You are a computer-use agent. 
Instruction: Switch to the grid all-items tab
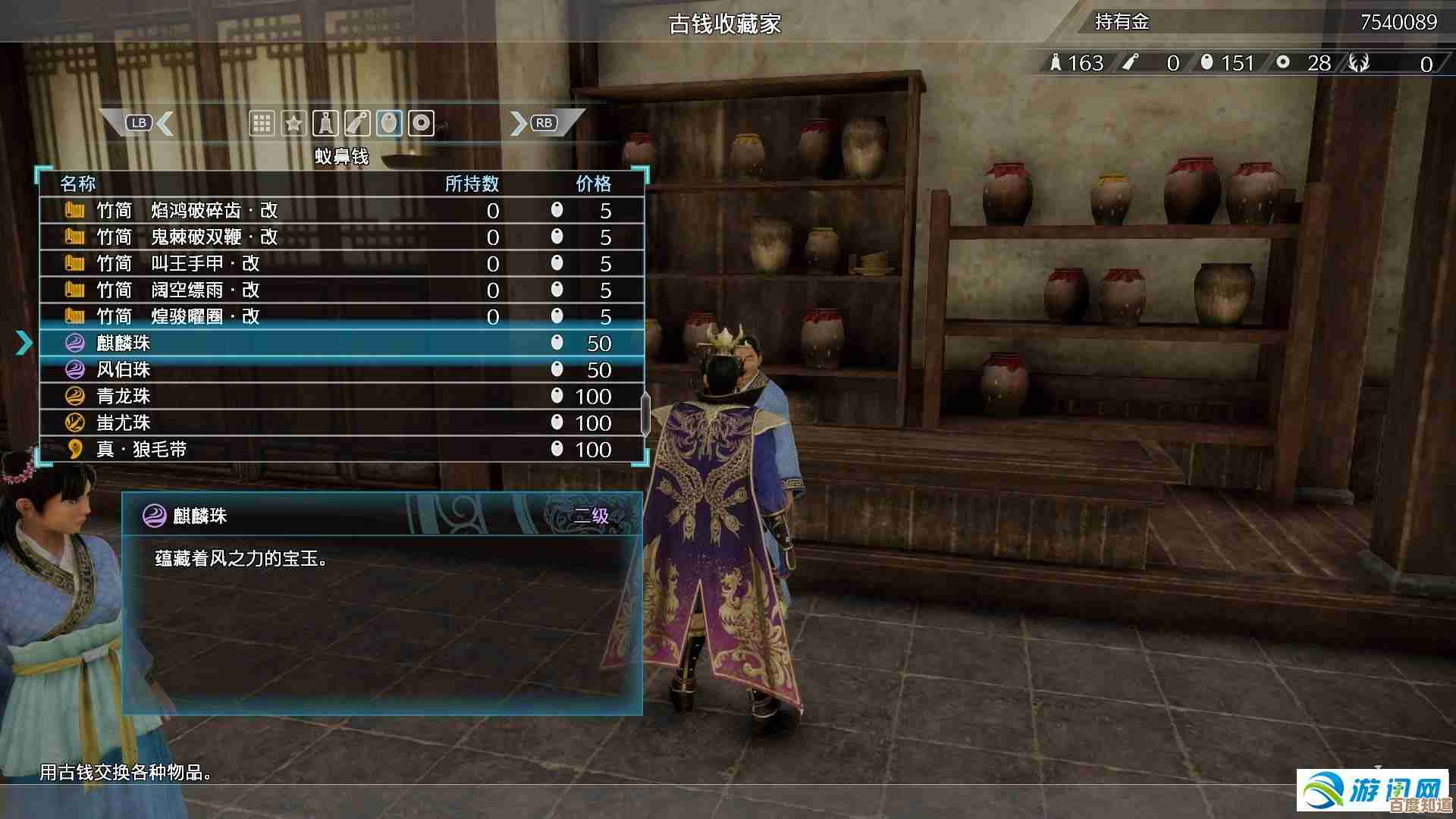click(262, 123)
